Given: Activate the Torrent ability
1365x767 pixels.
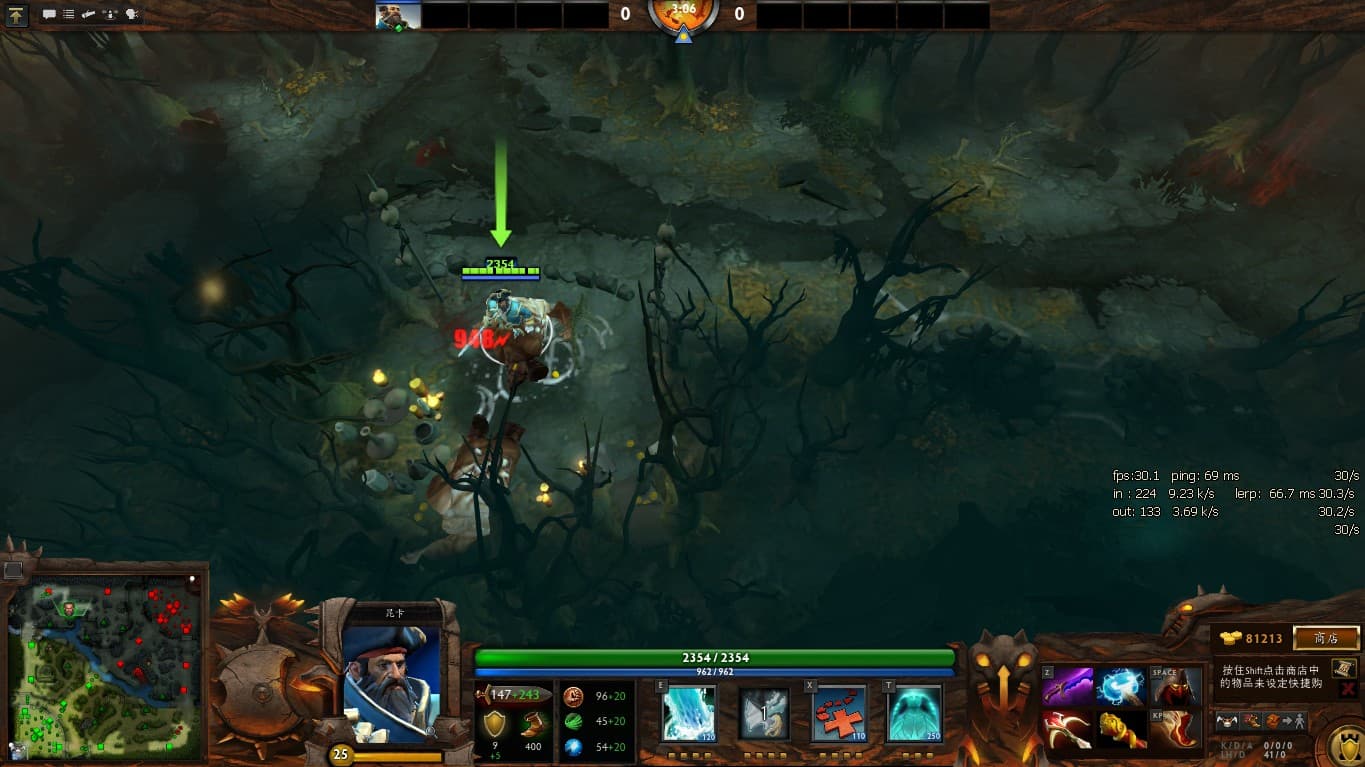Looking at the screenshot, I should (x=689, y=713).
